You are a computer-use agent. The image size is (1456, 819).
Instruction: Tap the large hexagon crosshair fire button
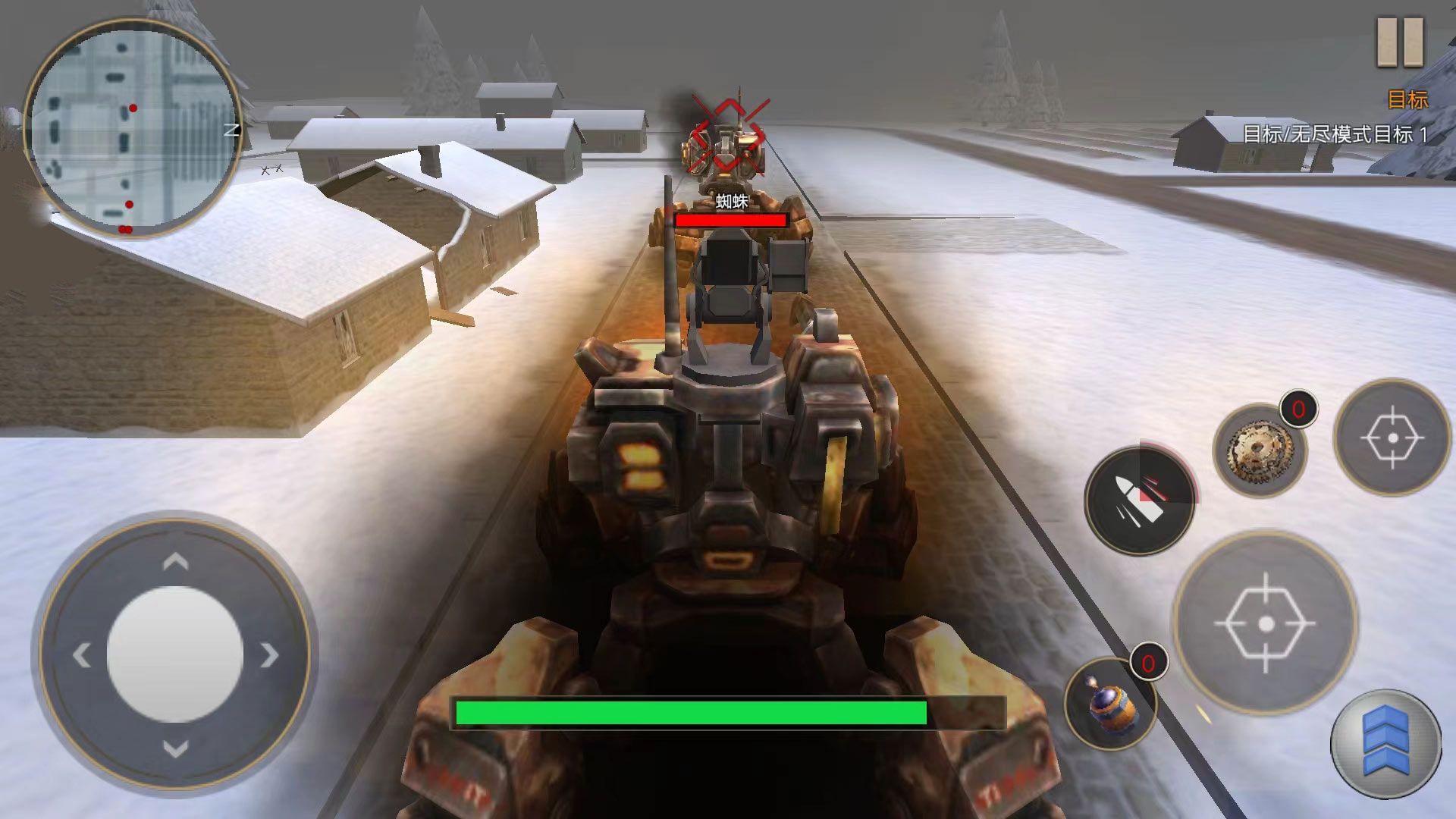(x=1265, y=623)
